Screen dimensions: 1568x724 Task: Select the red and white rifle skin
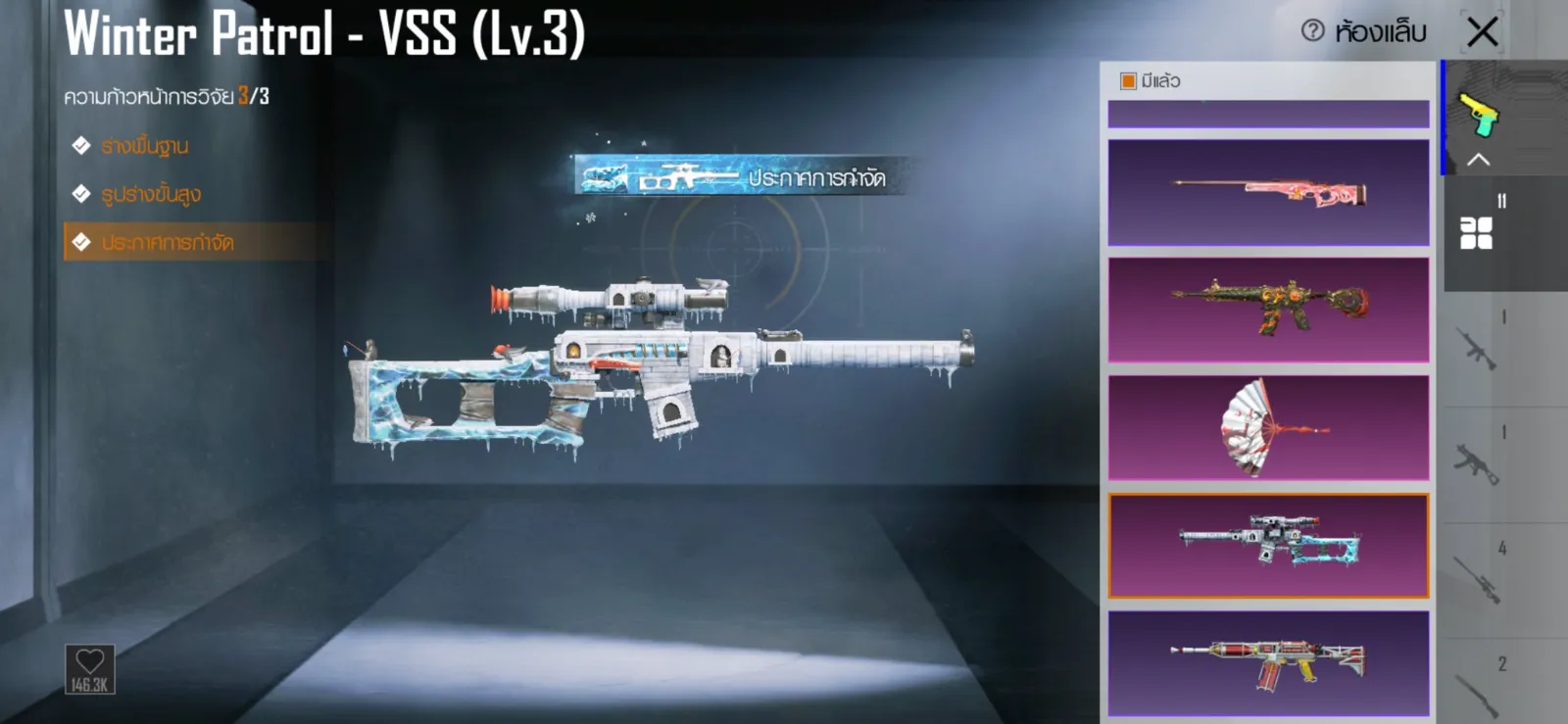[x=1268, y=663]
